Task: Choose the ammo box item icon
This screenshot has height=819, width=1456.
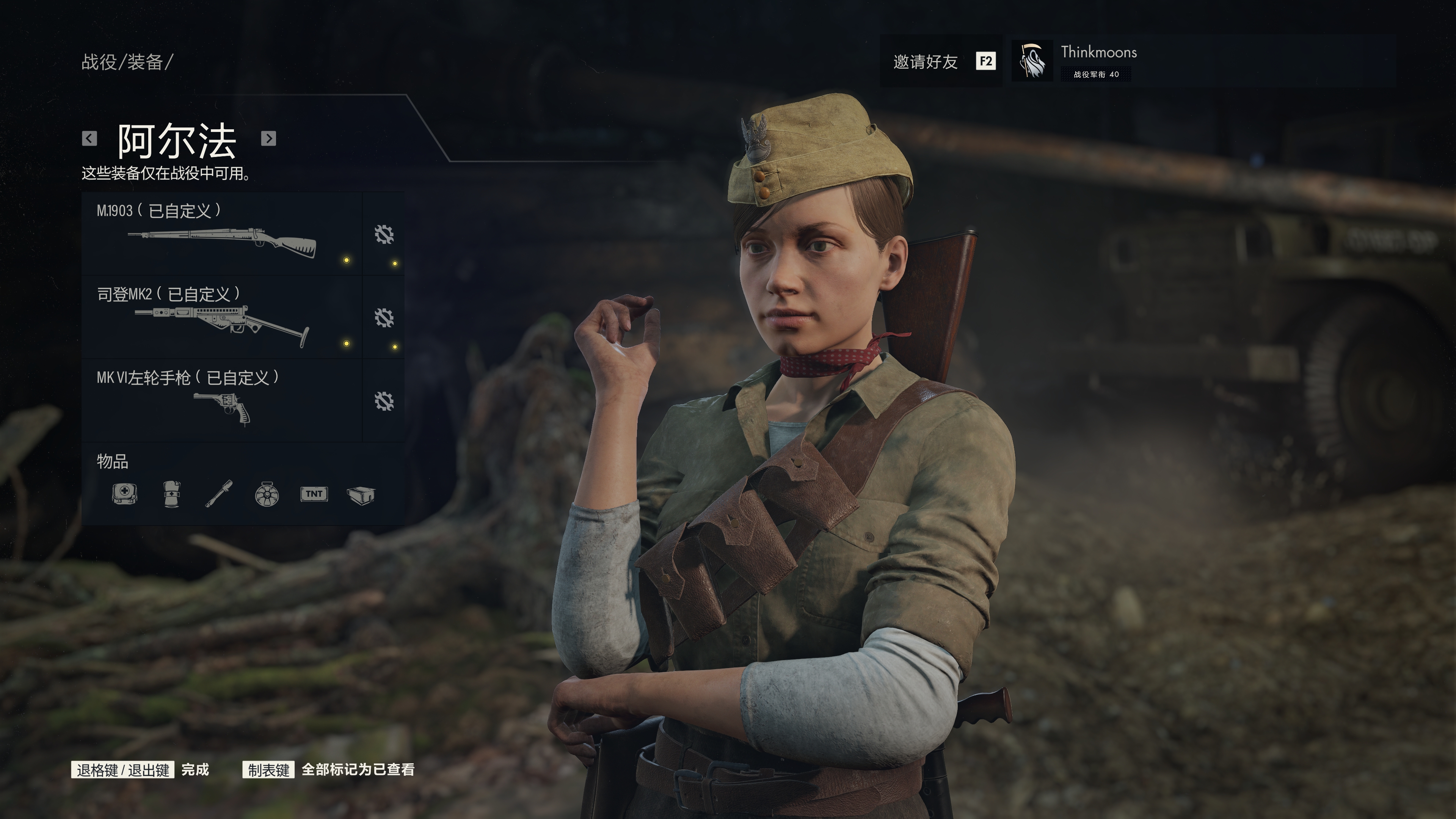Action: point(361,494)
